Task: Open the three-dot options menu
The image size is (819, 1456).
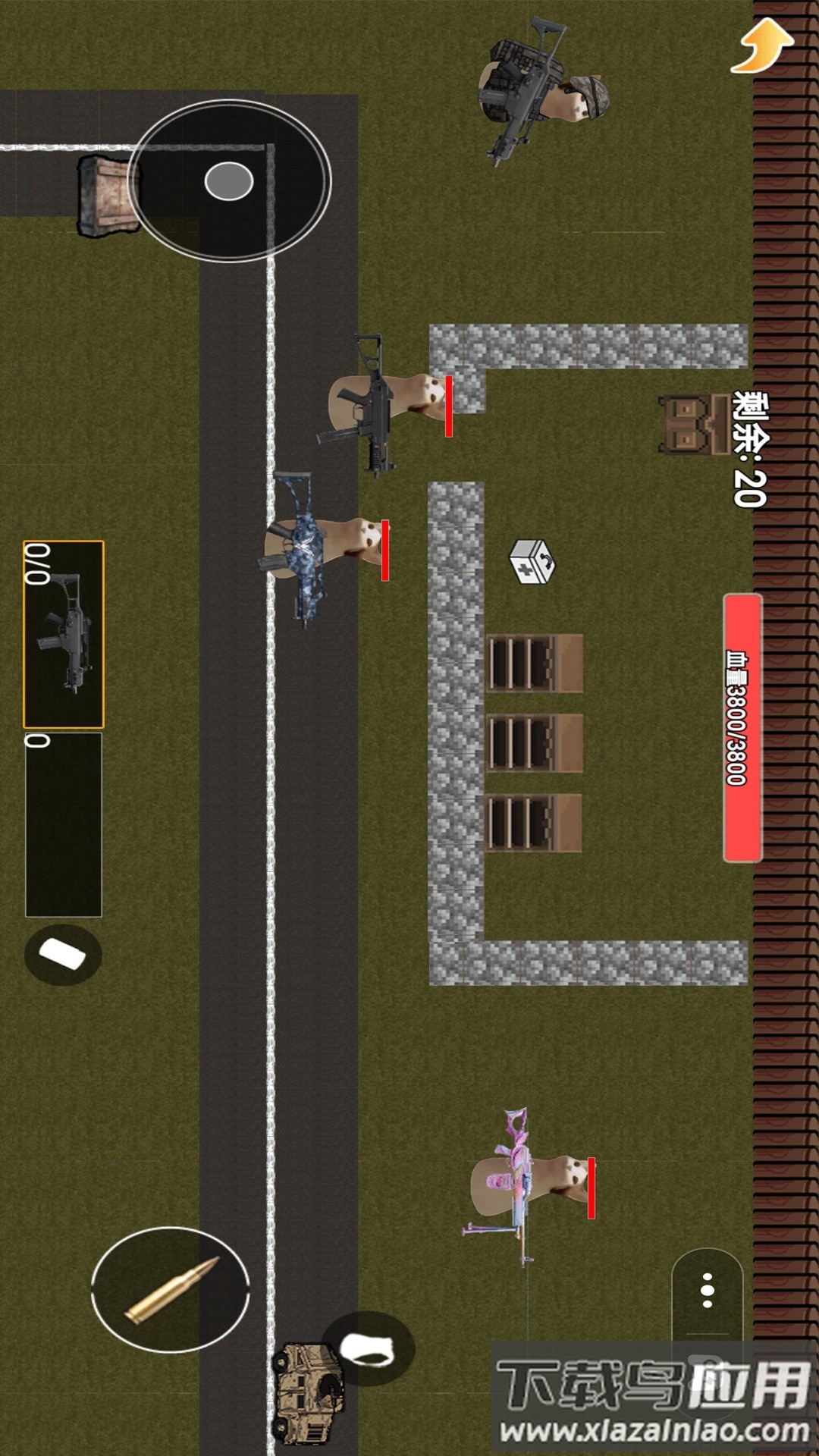Action: 707,1291
